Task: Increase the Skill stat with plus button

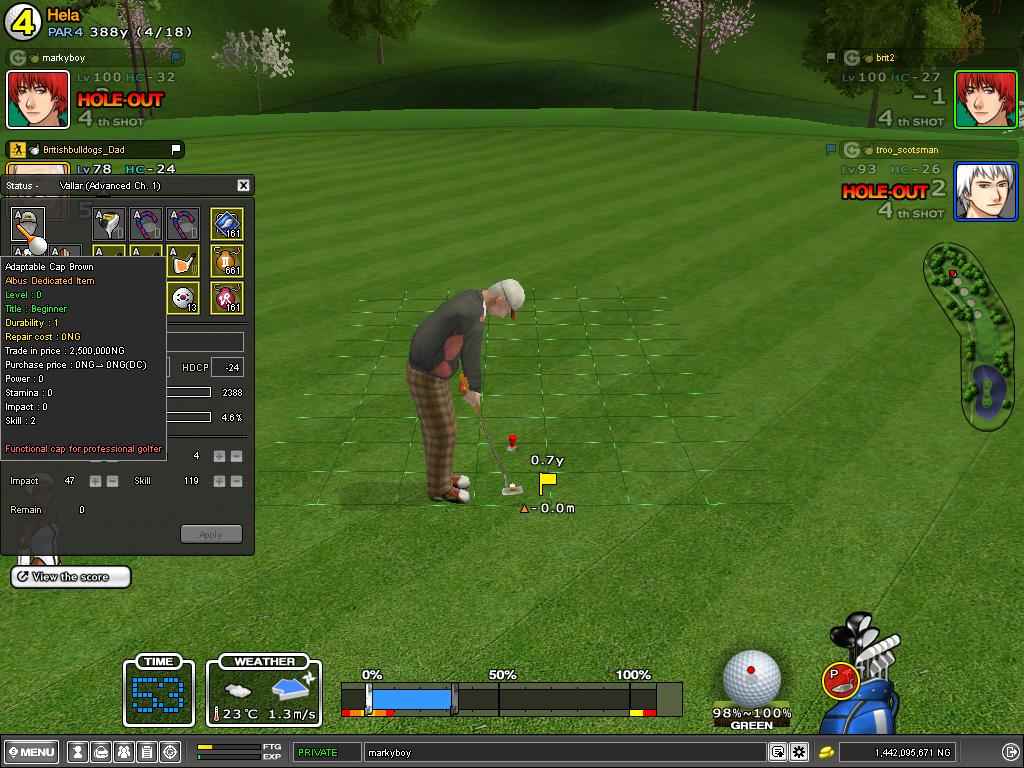Action: coord(219,481)
